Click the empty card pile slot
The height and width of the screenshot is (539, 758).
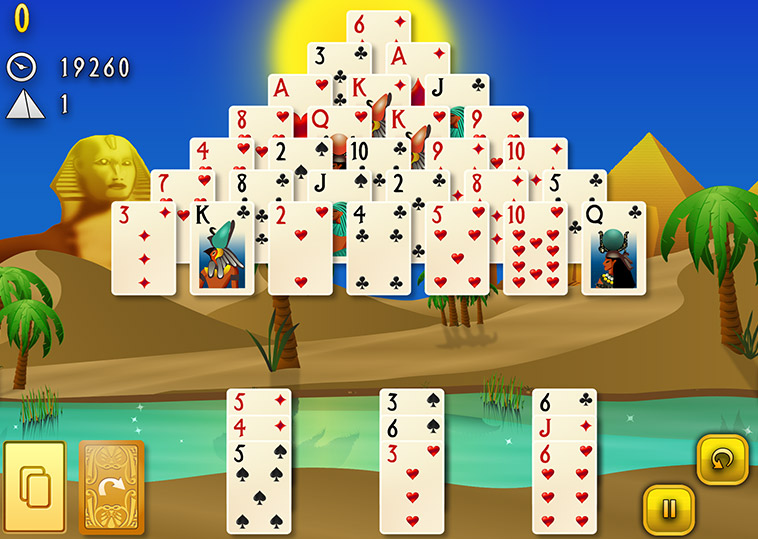(x=35, y=487)
